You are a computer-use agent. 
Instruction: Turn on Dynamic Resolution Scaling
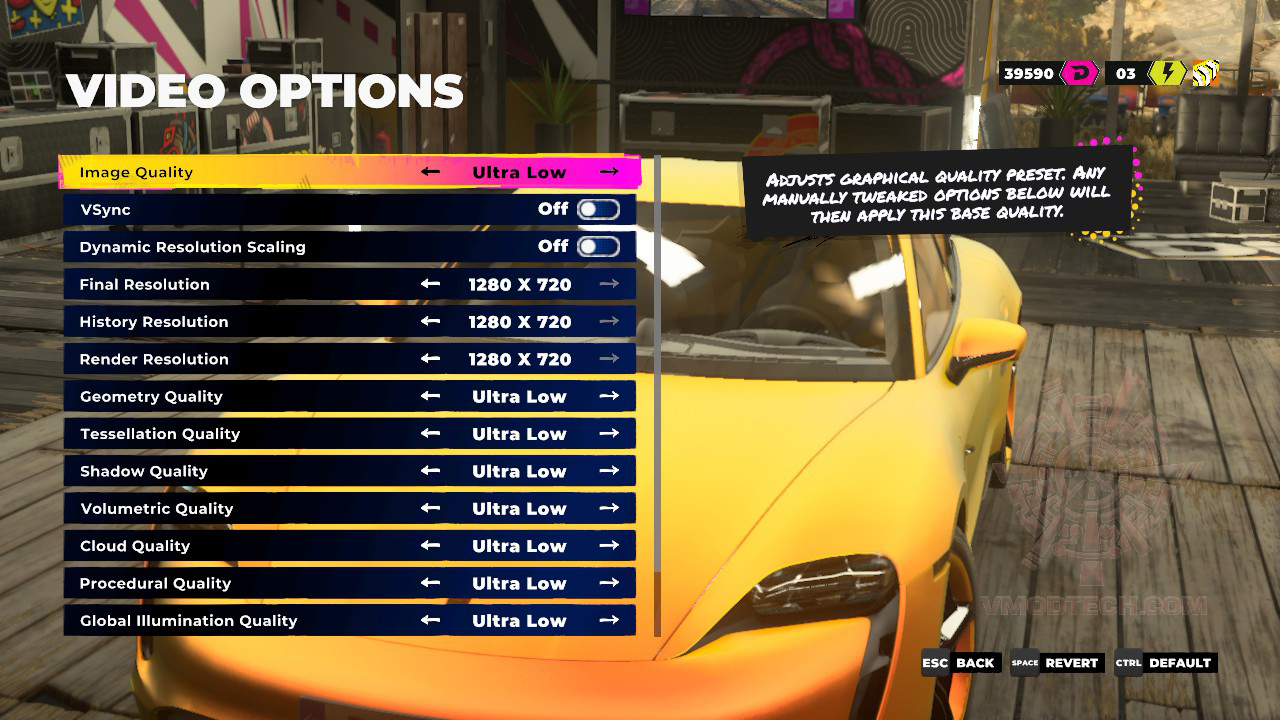[598, 247]
